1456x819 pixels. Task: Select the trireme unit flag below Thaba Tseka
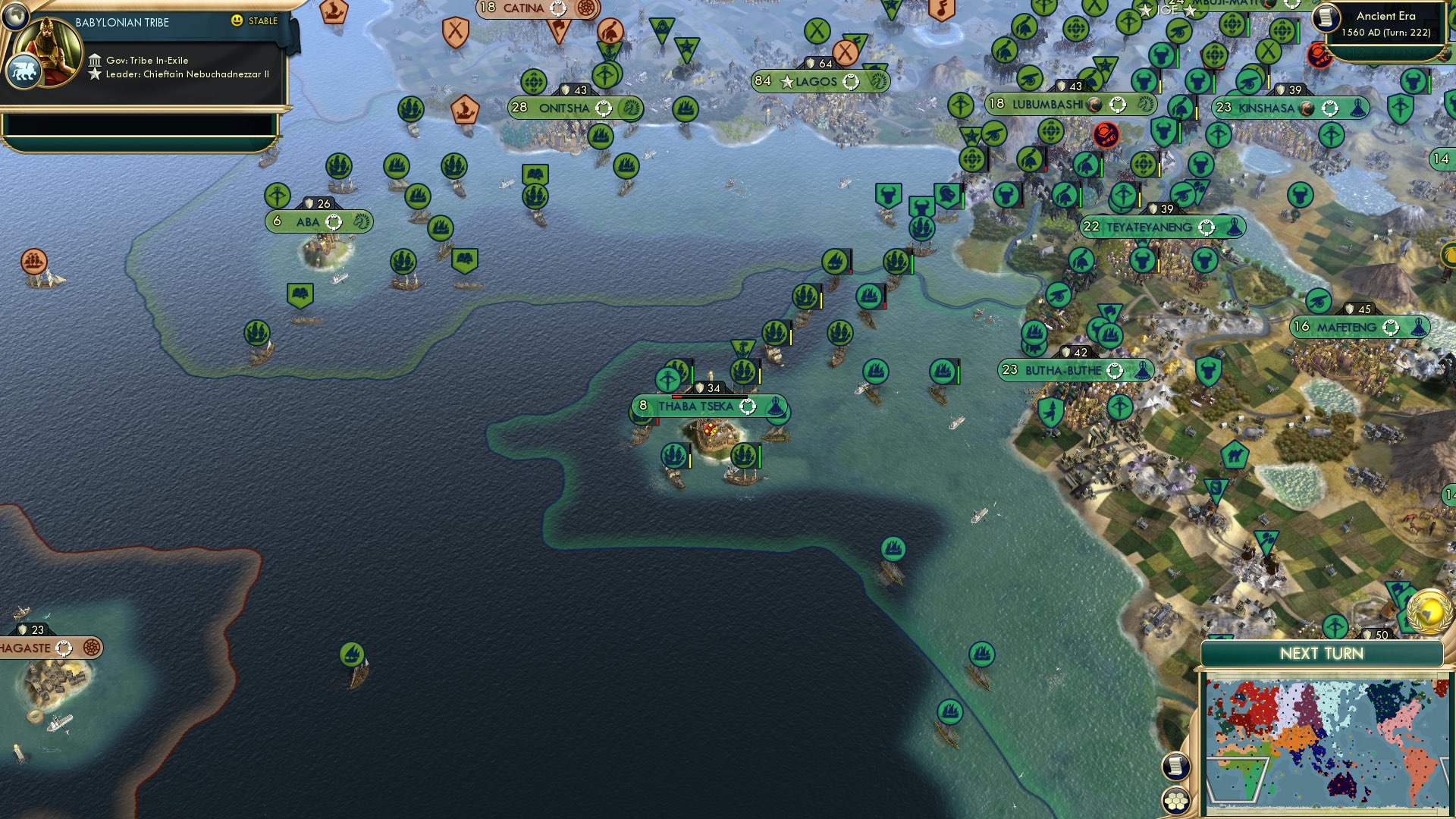point(674,455)
